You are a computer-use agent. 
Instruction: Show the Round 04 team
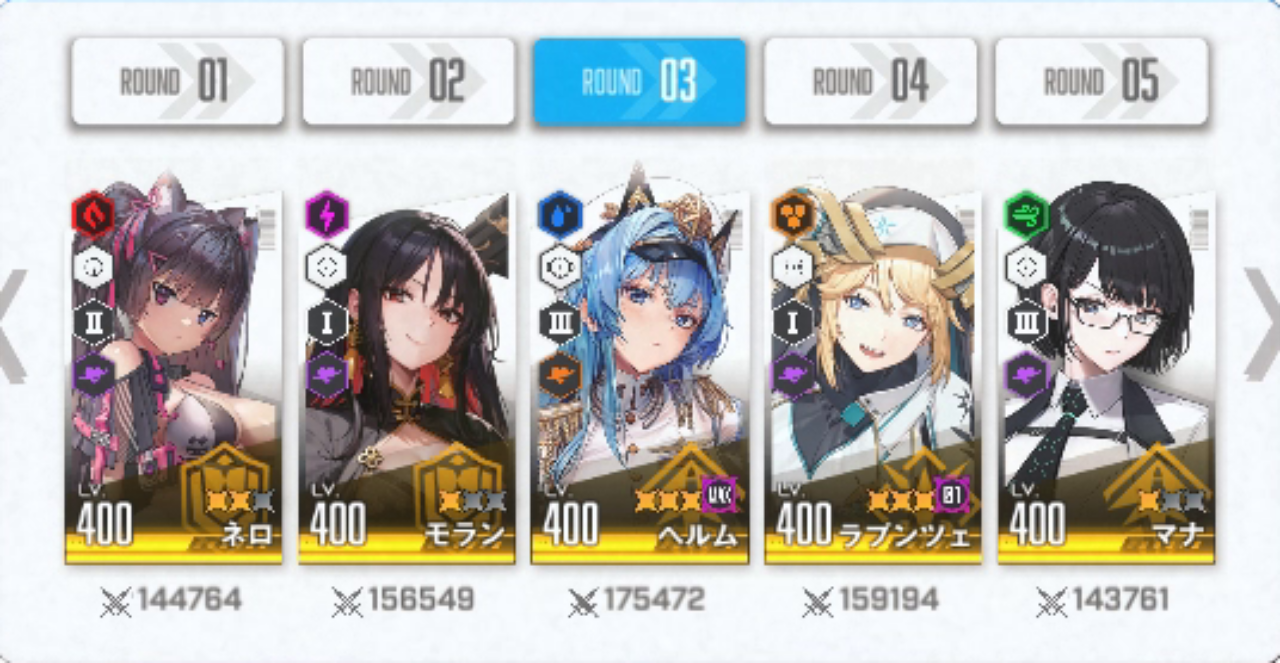pos(870,82)
